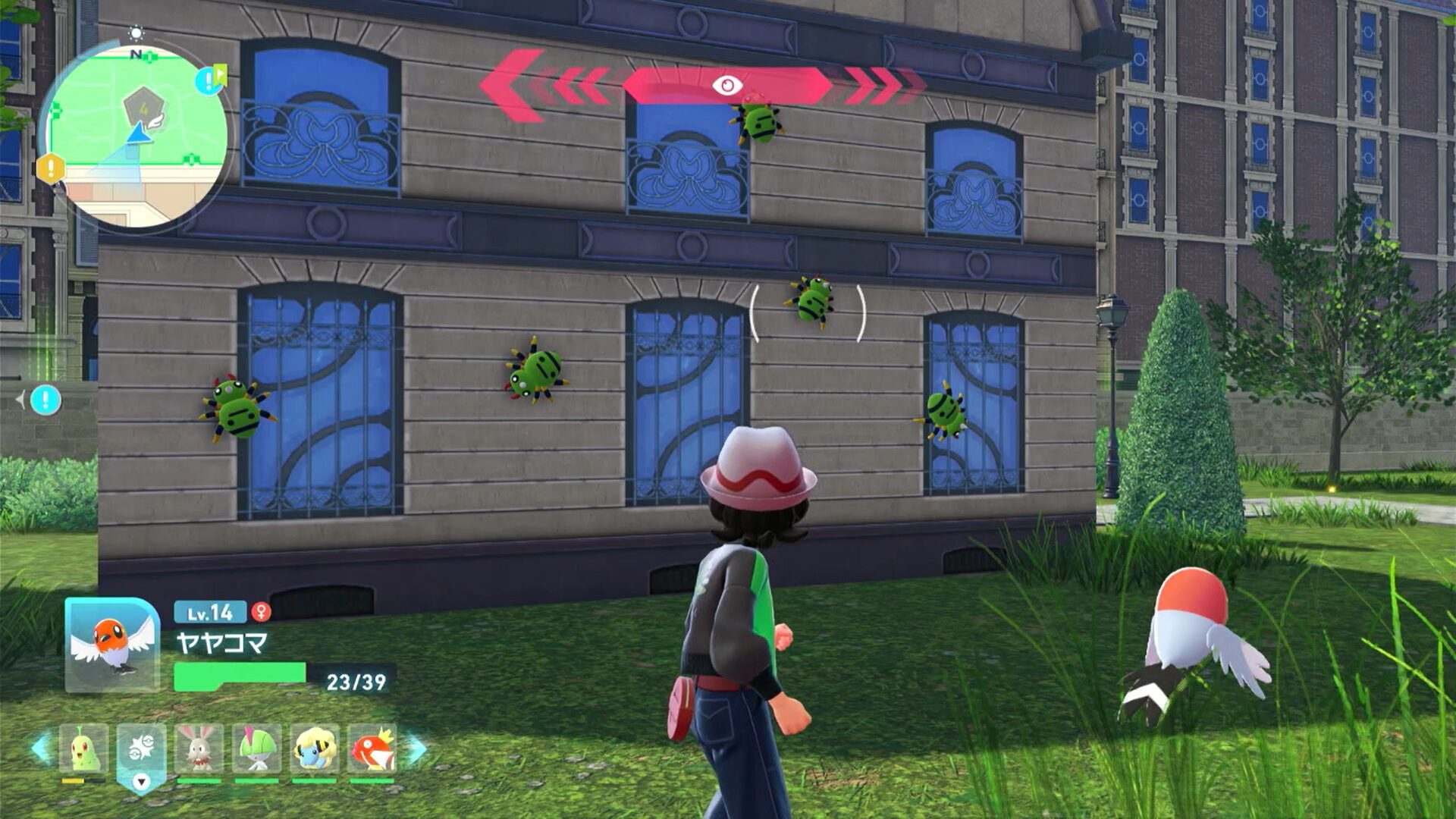The width and height of the screenshot is (1456, 819).
Task: Click the party bar's right arrow
Action: [416, 748]
